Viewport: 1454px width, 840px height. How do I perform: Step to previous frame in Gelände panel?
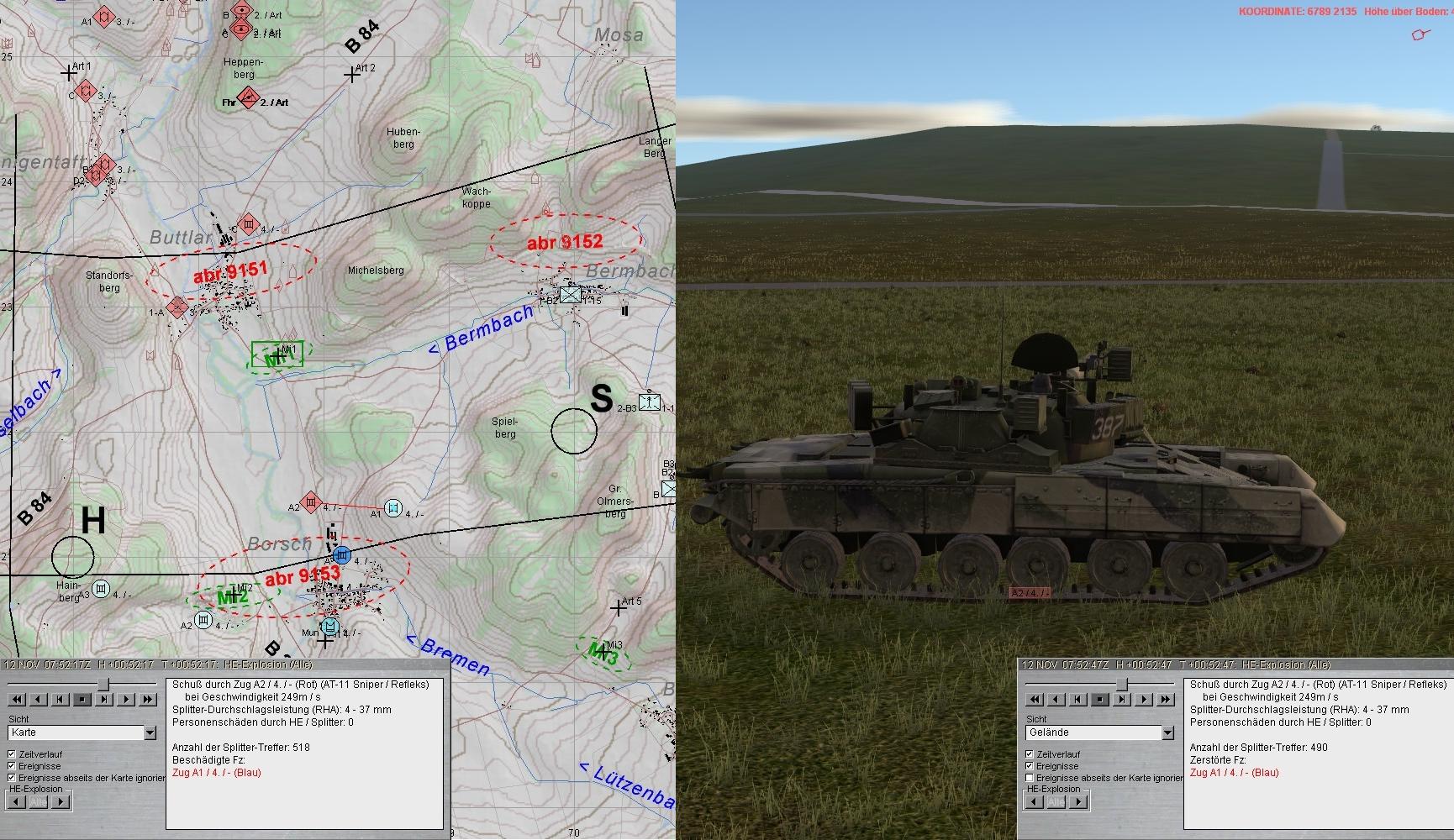[x=1077, y=699]
